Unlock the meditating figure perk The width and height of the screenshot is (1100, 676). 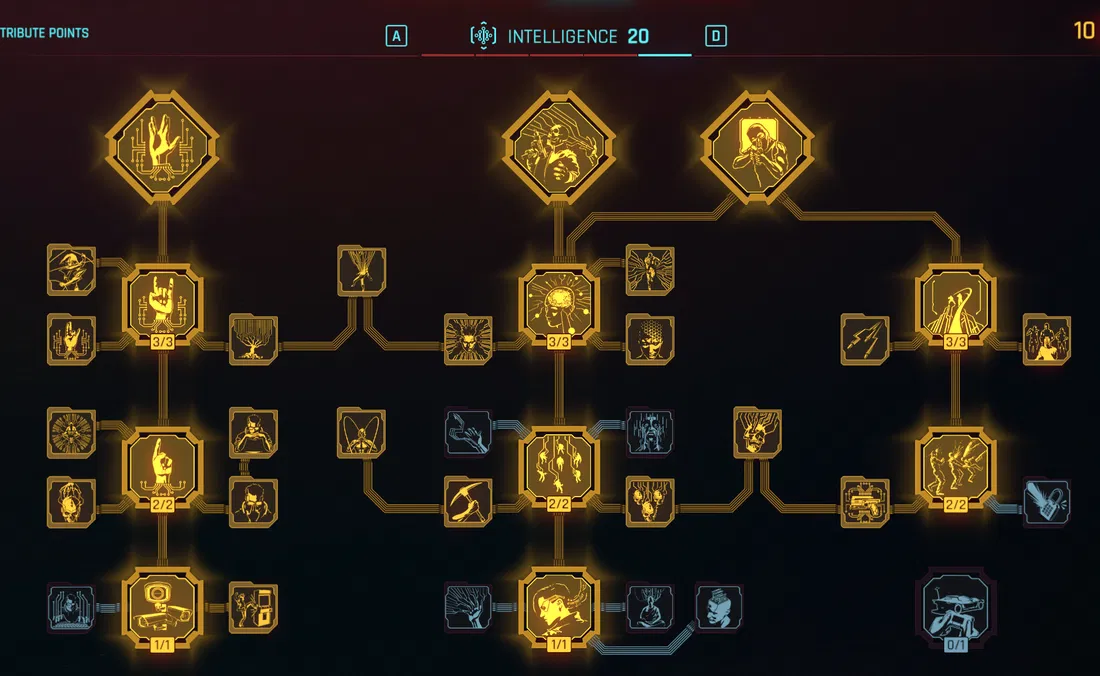click(650, 606)
